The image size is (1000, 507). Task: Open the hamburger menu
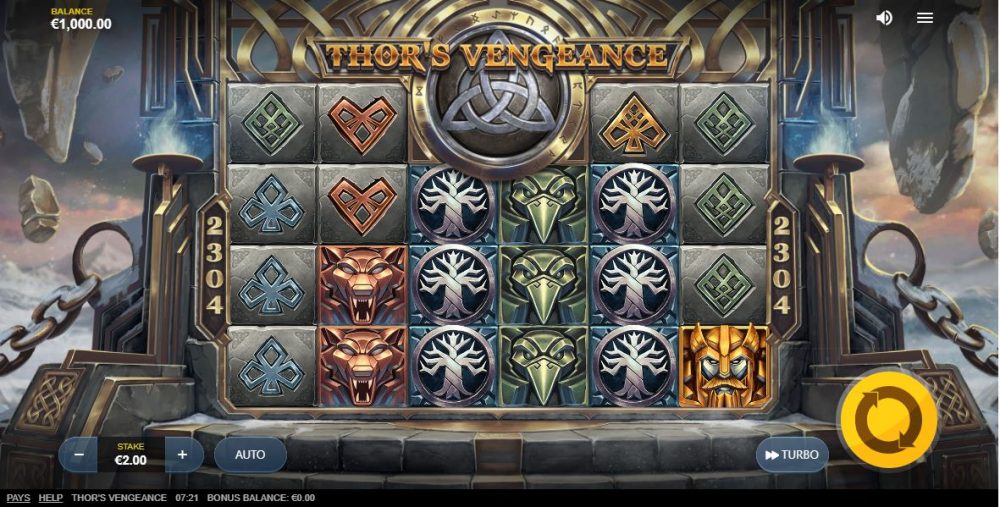click(925, 18)
